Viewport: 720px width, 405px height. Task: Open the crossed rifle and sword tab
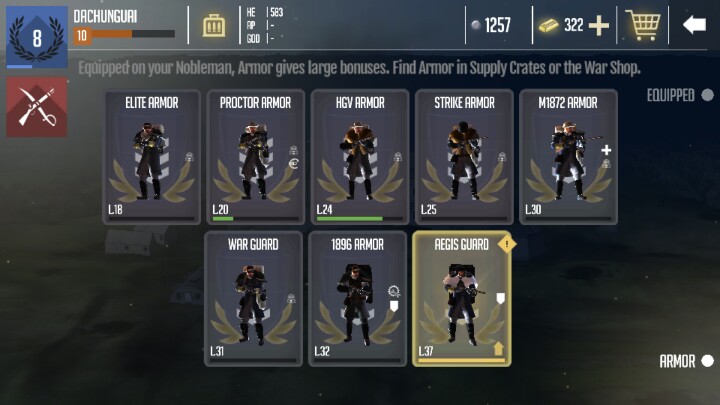point(37,107)
